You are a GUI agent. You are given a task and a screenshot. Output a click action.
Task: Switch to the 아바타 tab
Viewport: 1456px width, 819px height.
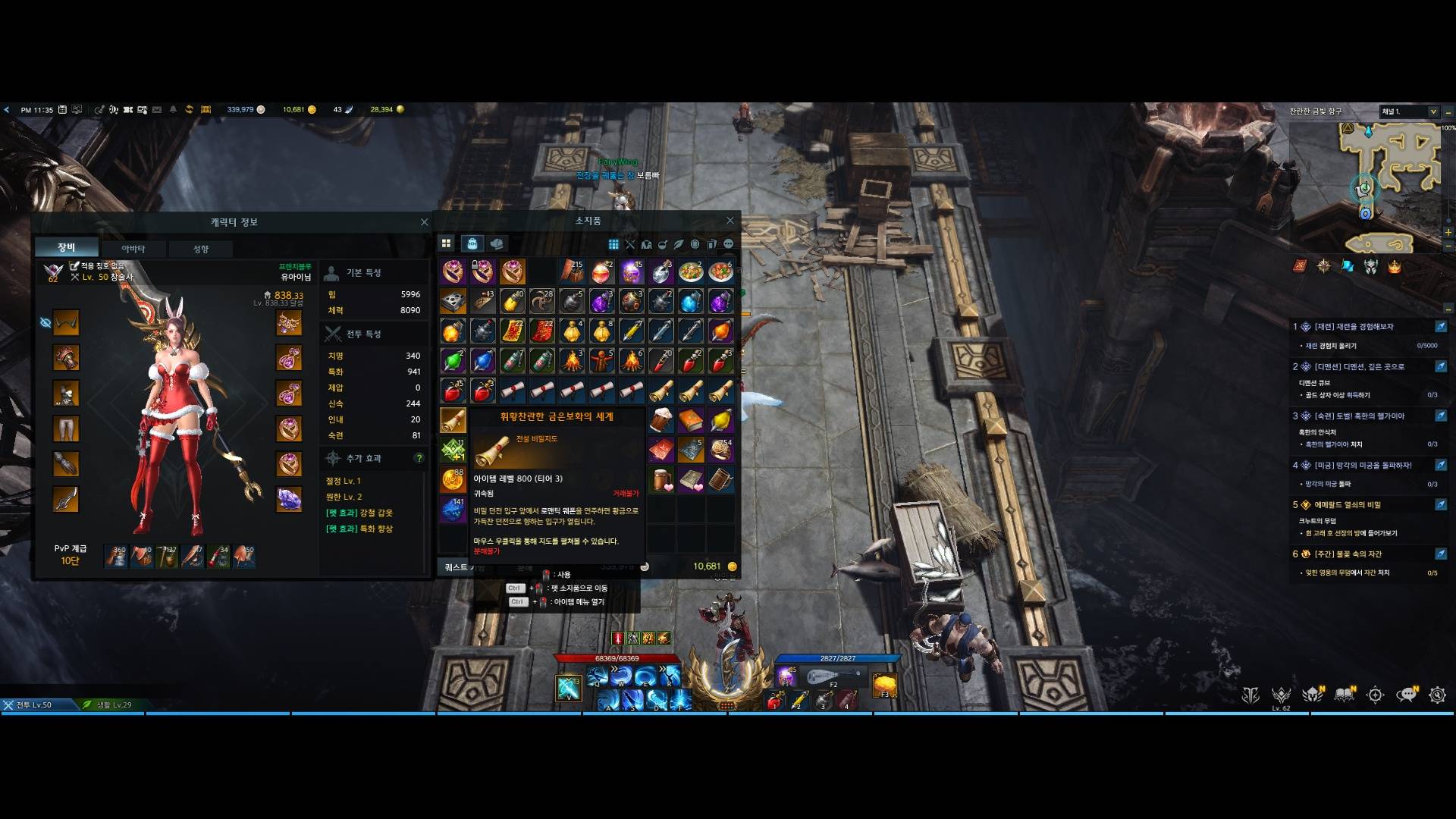pyautogui.click(x=133, y=249)
